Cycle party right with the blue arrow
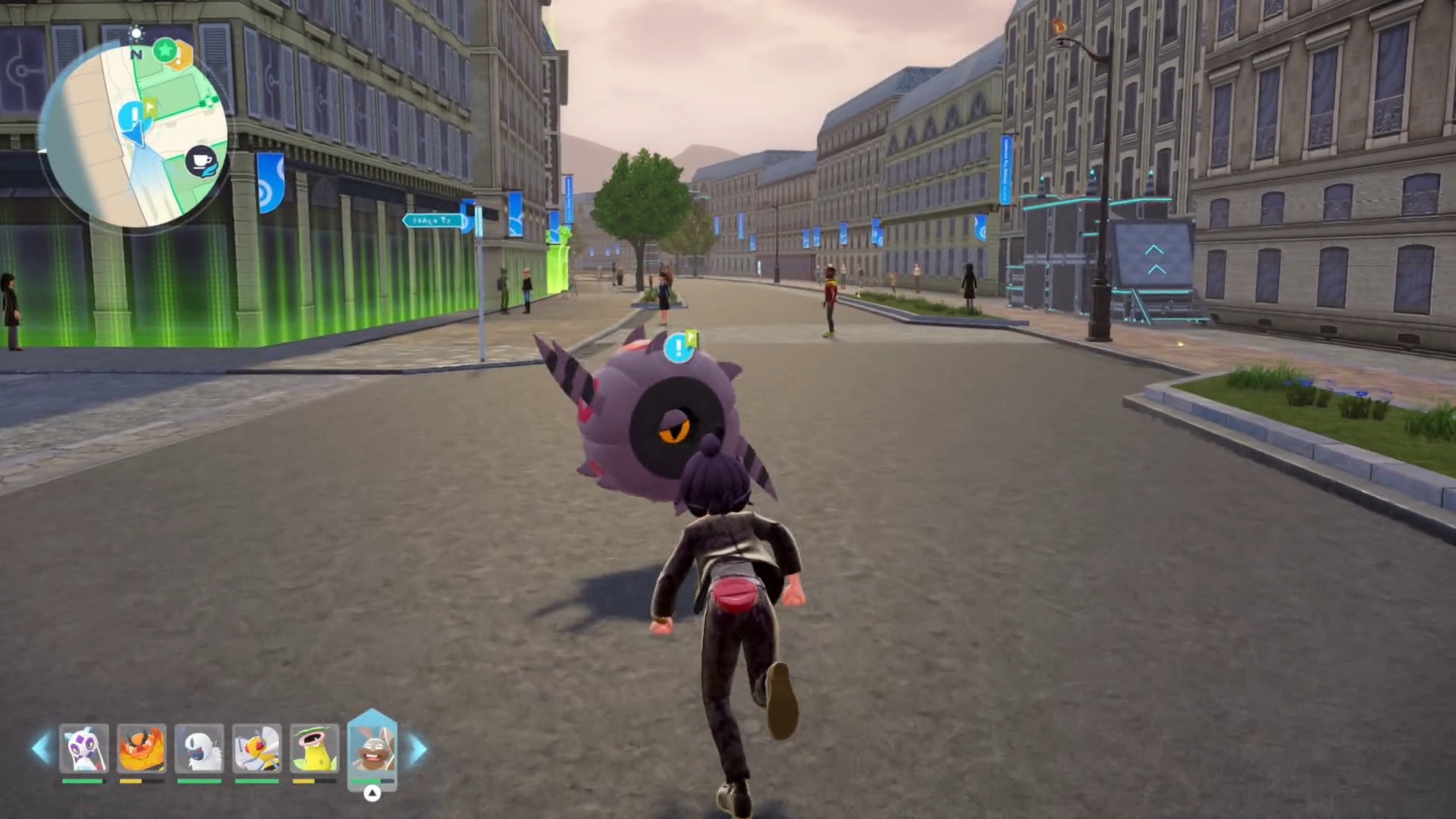This screenshot has width=1456, height=819. [x=418, y=748]
